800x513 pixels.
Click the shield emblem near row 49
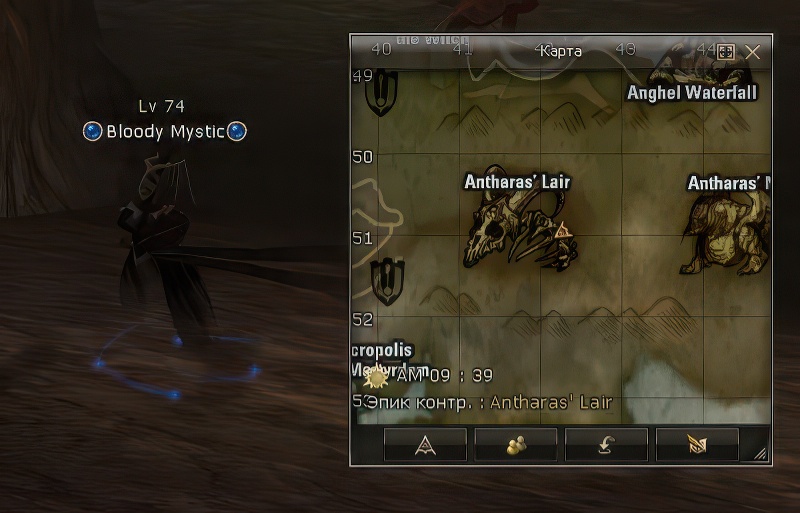(x=382, y=93)
